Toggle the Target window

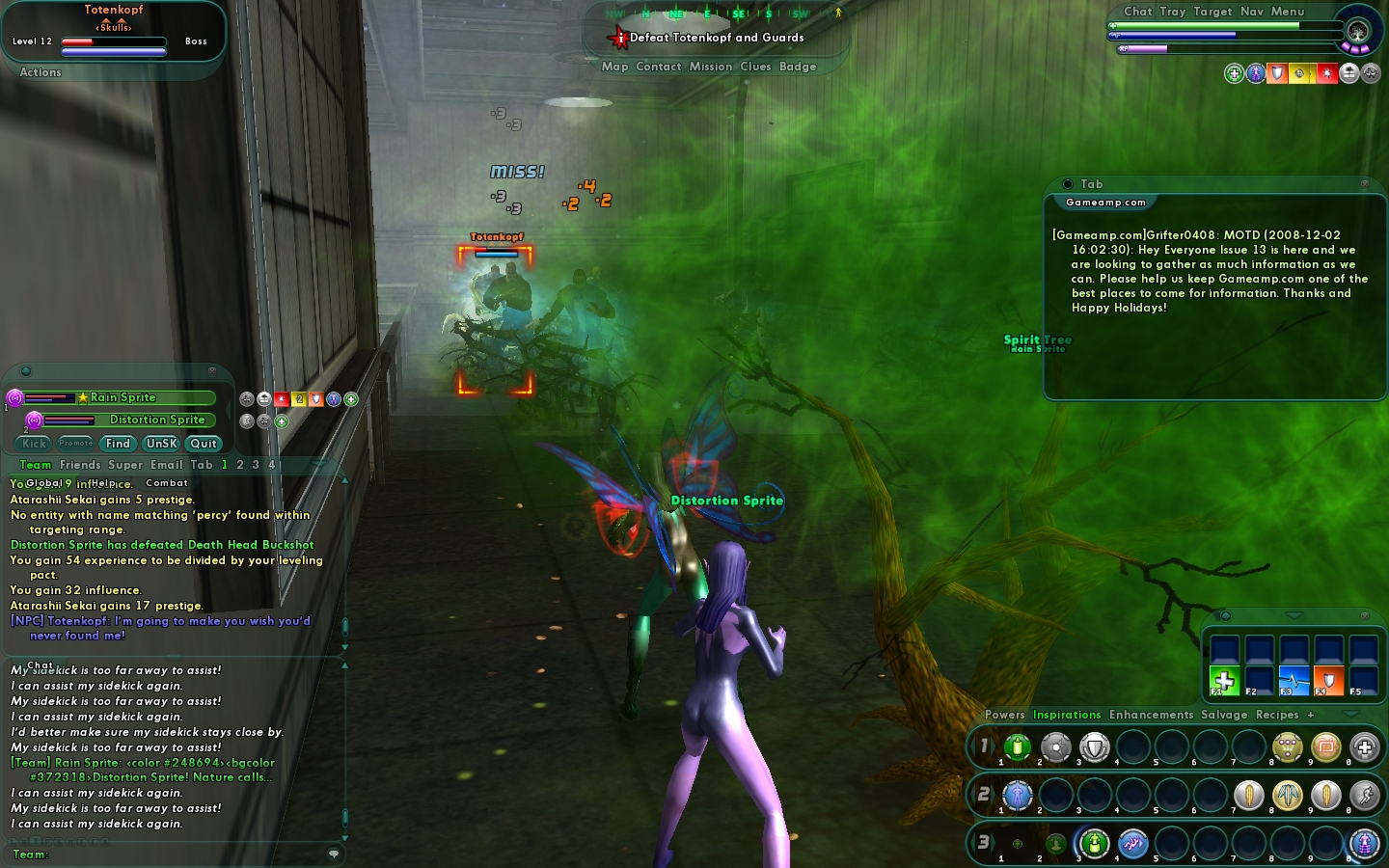pyautogui.click(x=1212, y=12)
